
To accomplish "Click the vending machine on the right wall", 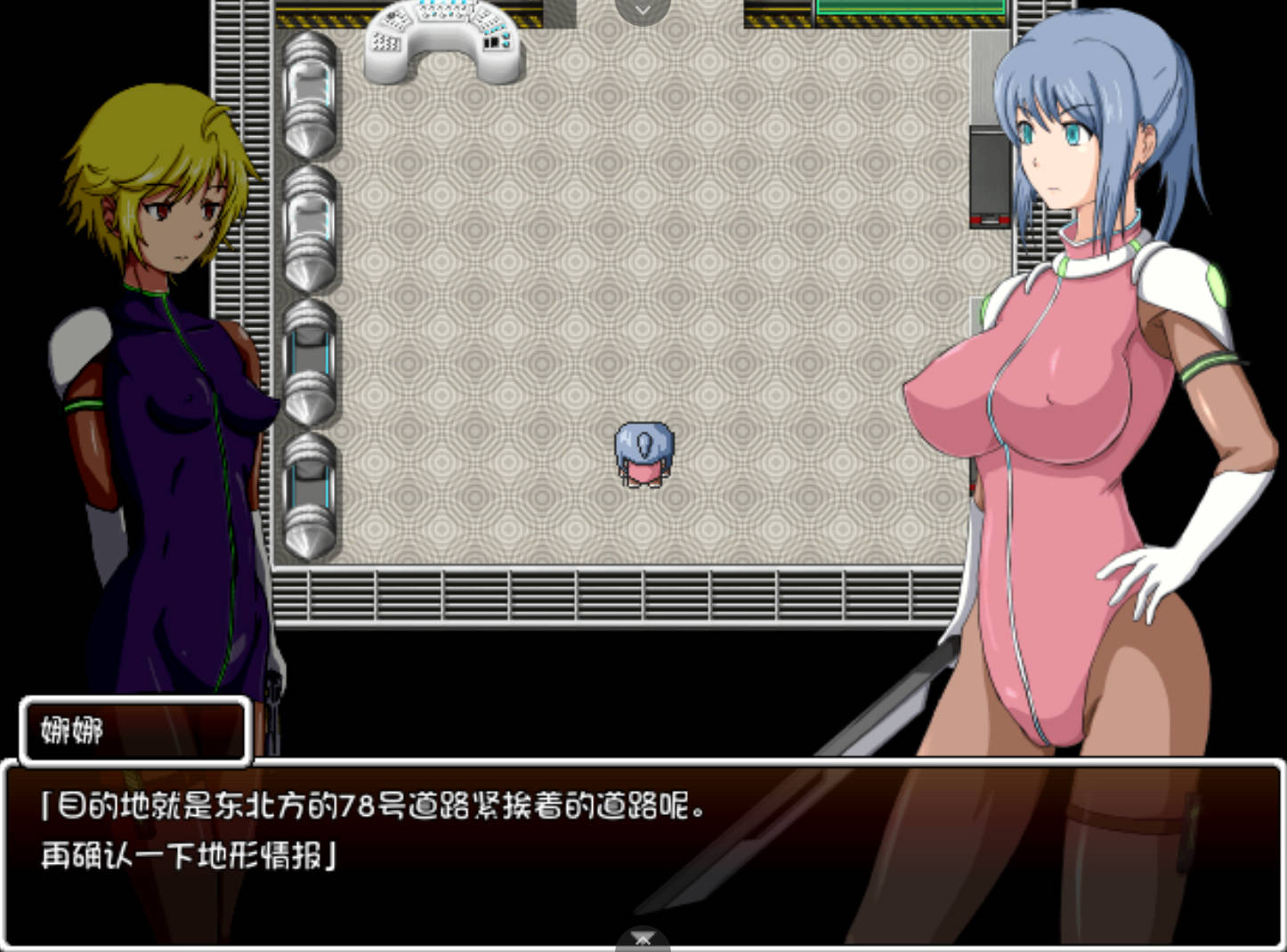I will pos(988,178).
